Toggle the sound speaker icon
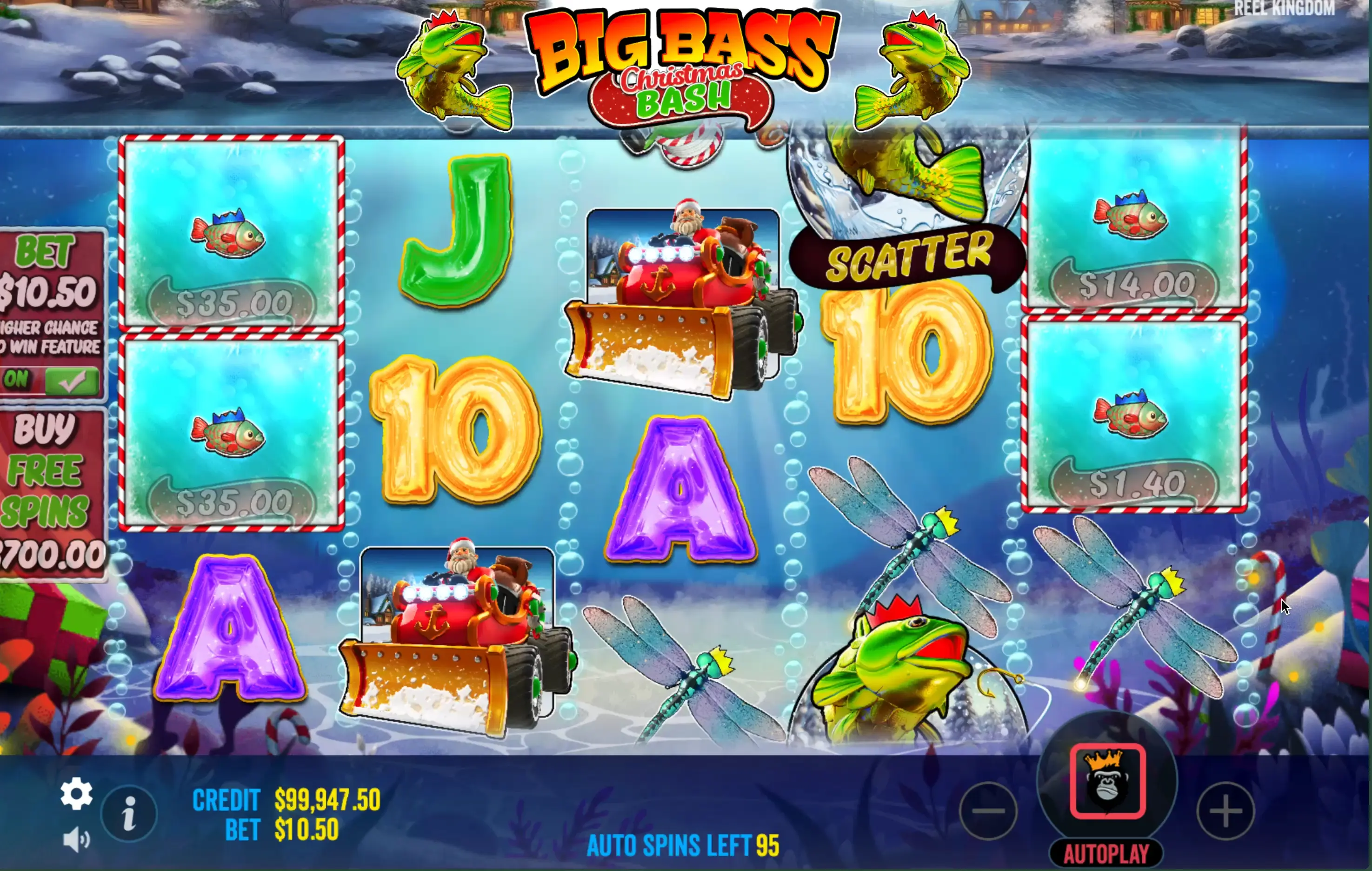The height and width of the screenshot is (871, 1372). [x=76, y=840]
